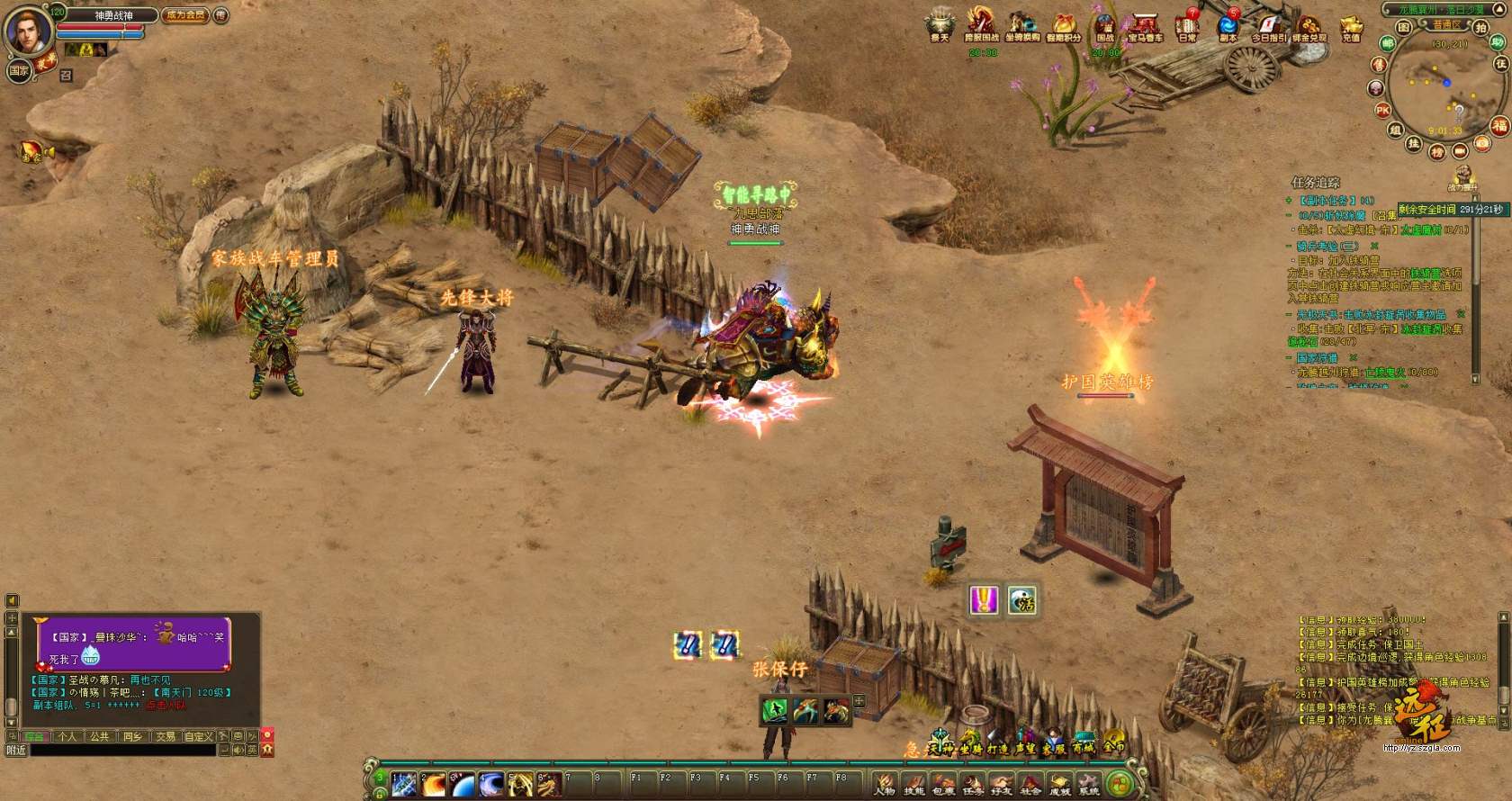Activate skill in hotbar slot 1

point(404,784)
